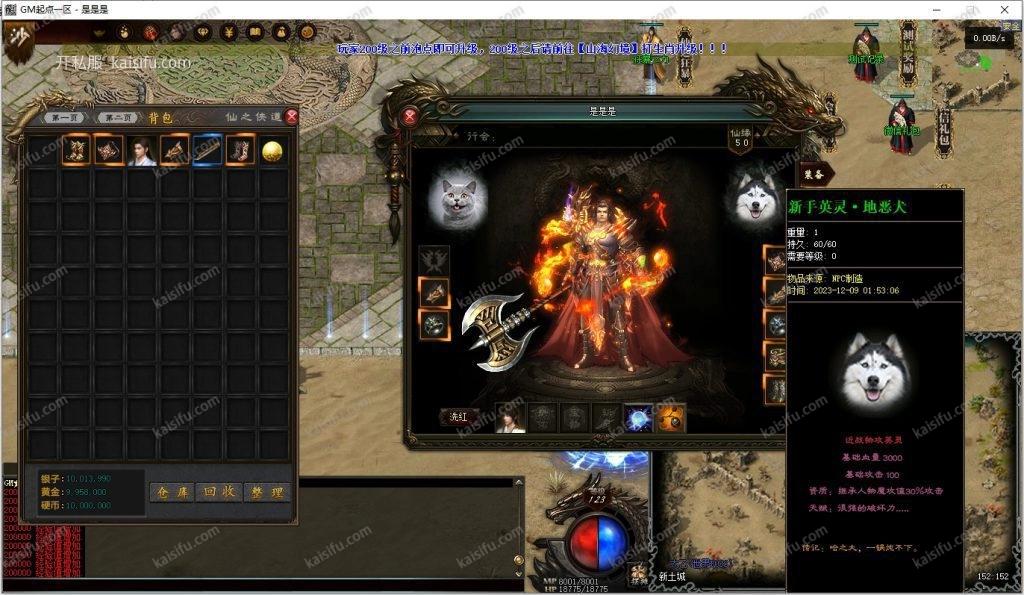
Task: Select the blue-bordered item in the backpack
Action: (x=207, y=150)
